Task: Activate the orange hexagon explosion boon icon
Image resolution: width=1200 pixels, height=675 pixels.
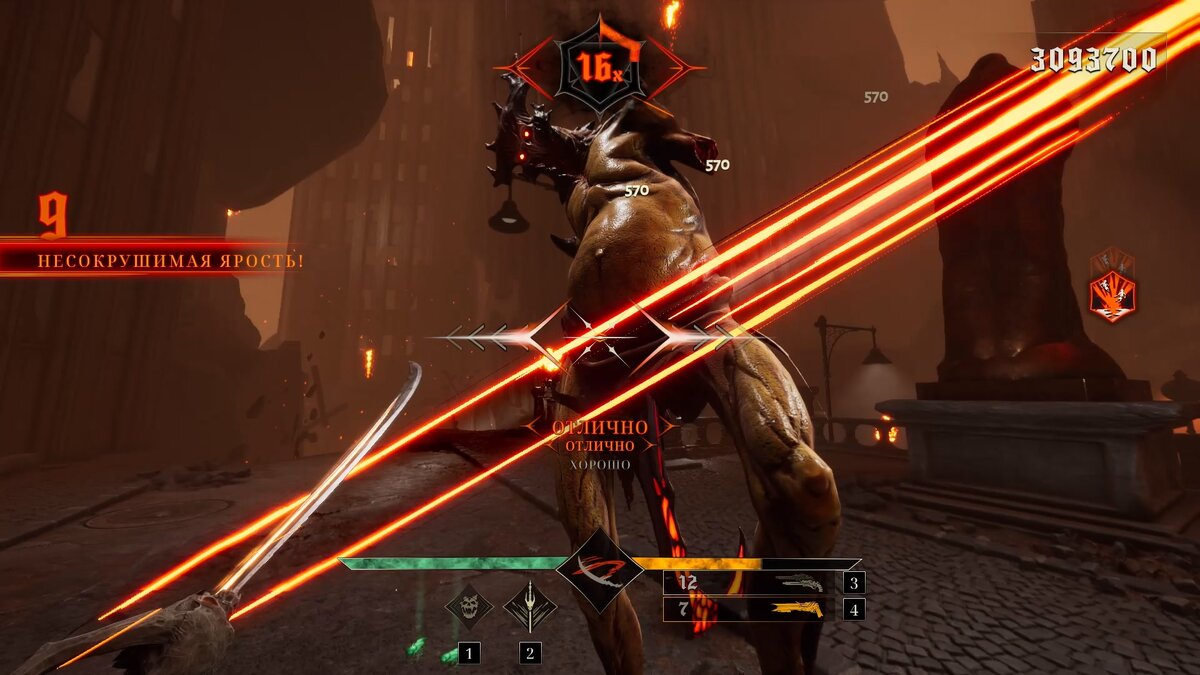Action: 1112,295
